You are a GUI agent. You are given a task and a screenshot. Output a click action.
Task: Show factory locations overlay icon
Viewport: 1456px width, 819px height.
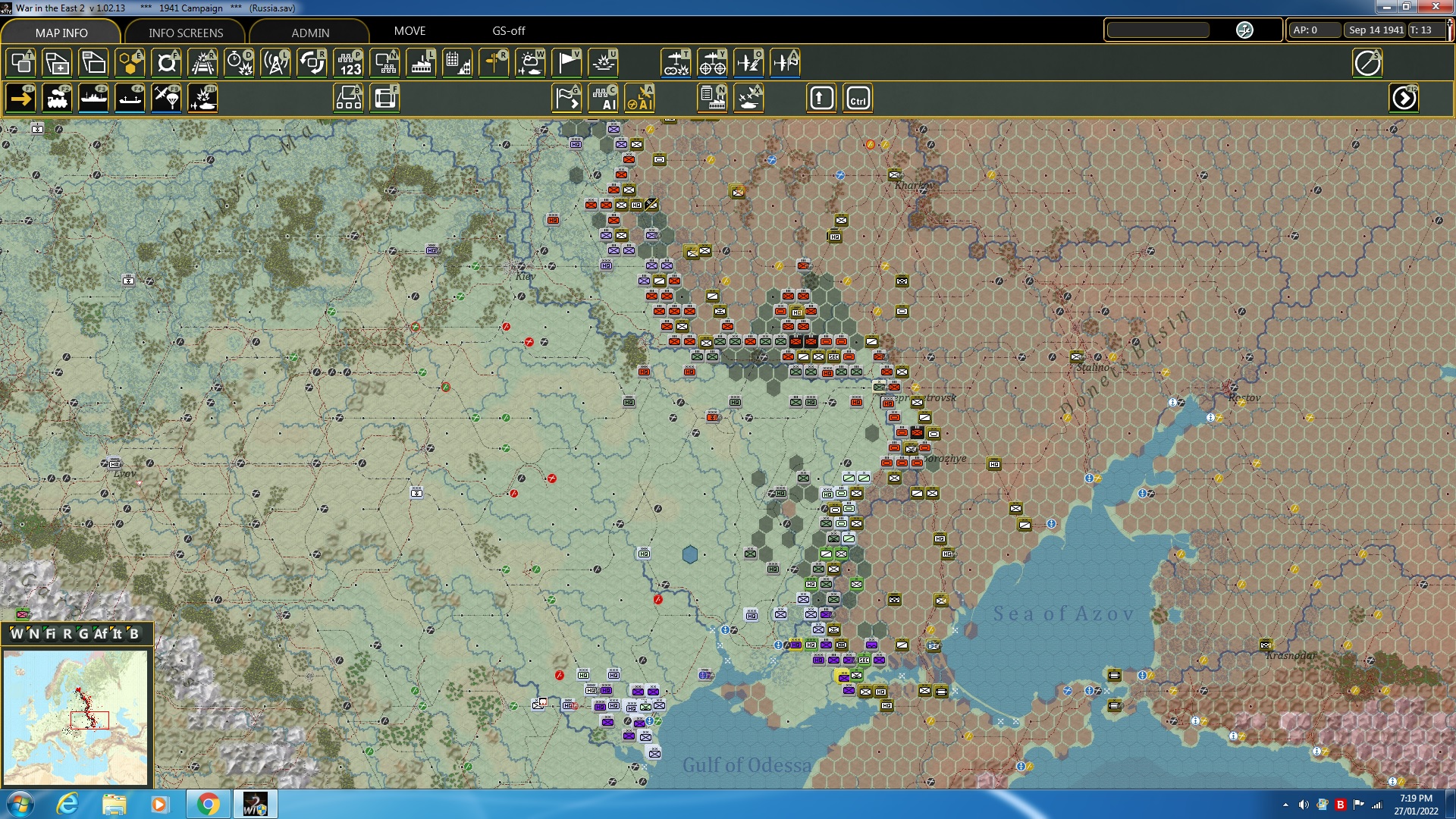pyautogui.click(x=421, y=63)
